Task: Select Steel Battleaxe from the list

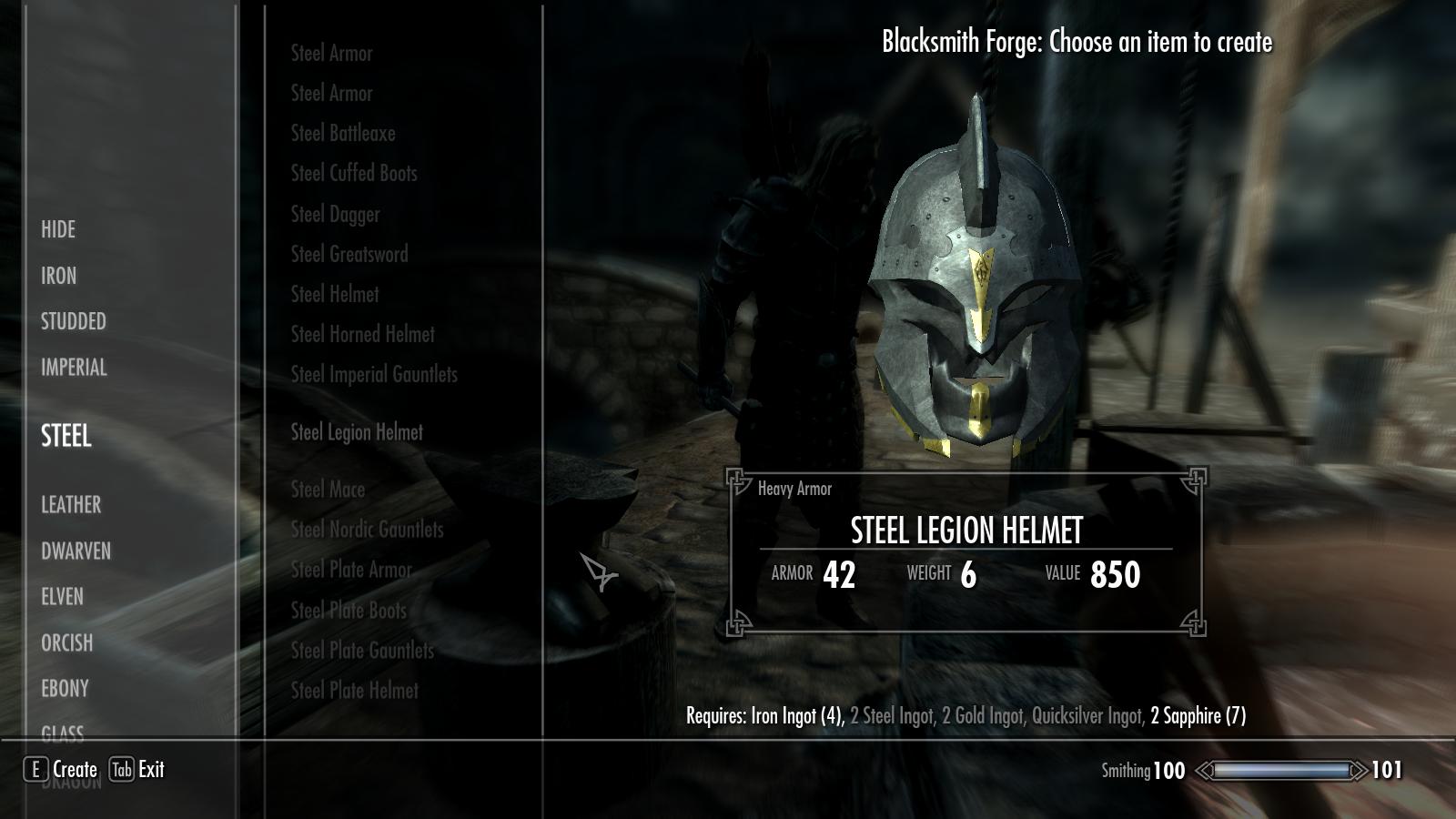Action: (343, 133)
